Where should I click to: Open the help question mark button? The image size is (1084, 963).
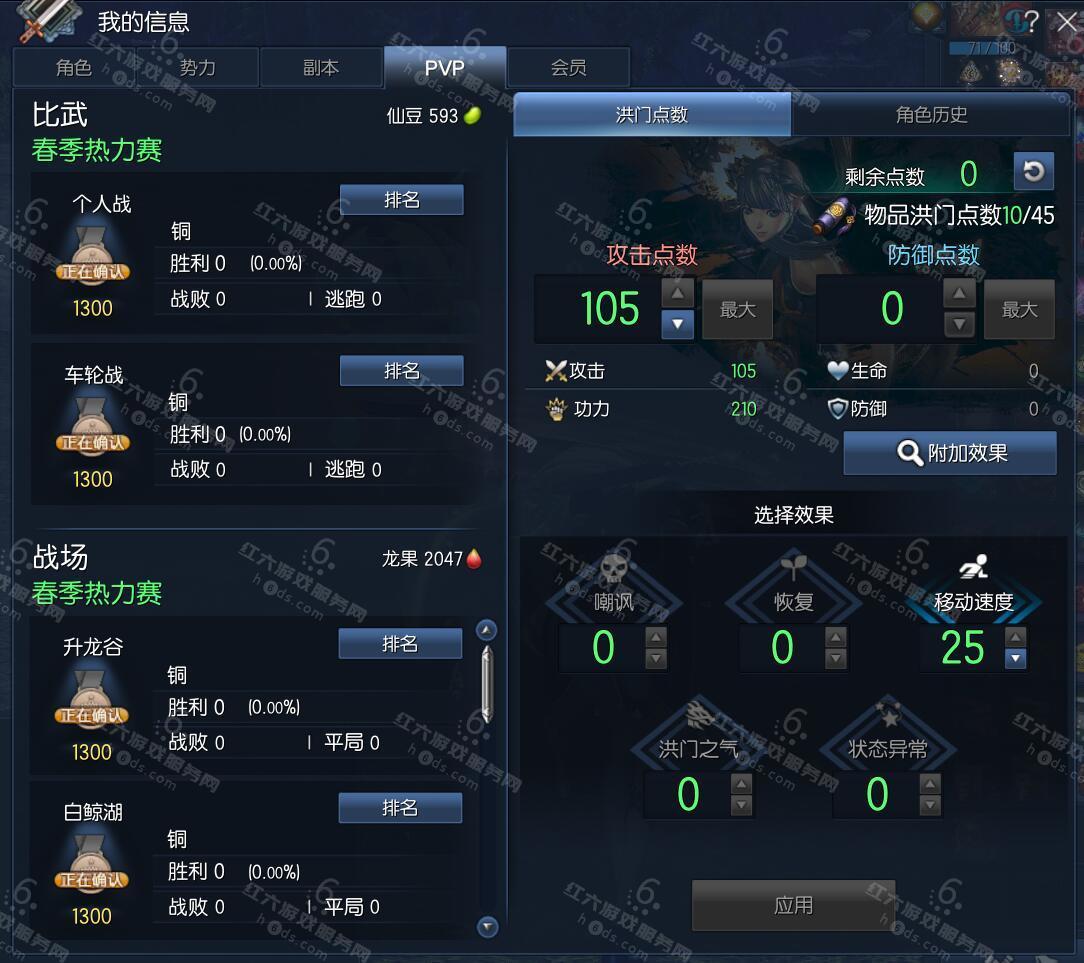pos(1032,21)
